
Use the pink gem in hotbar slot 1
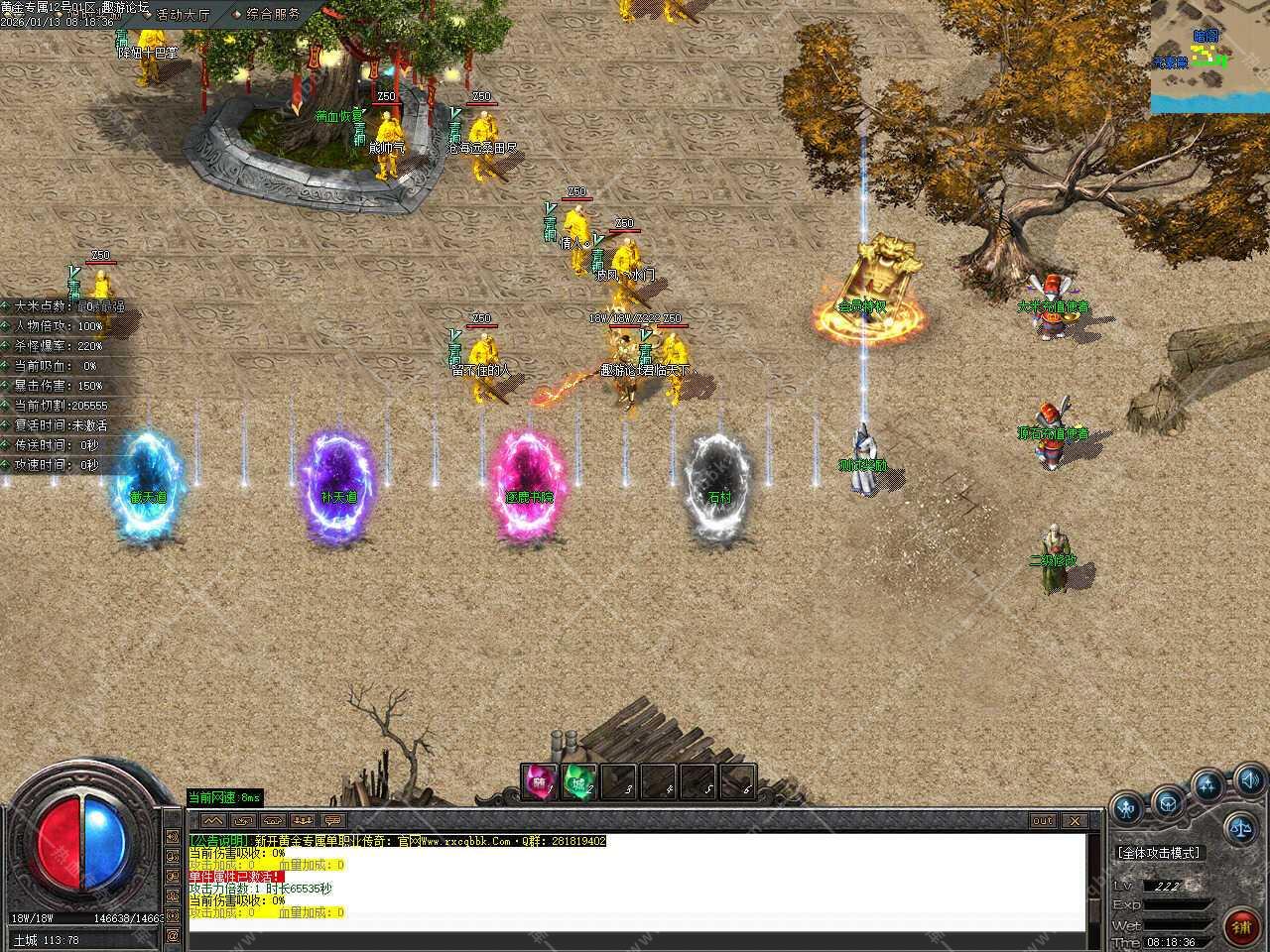tap(540, 782)
